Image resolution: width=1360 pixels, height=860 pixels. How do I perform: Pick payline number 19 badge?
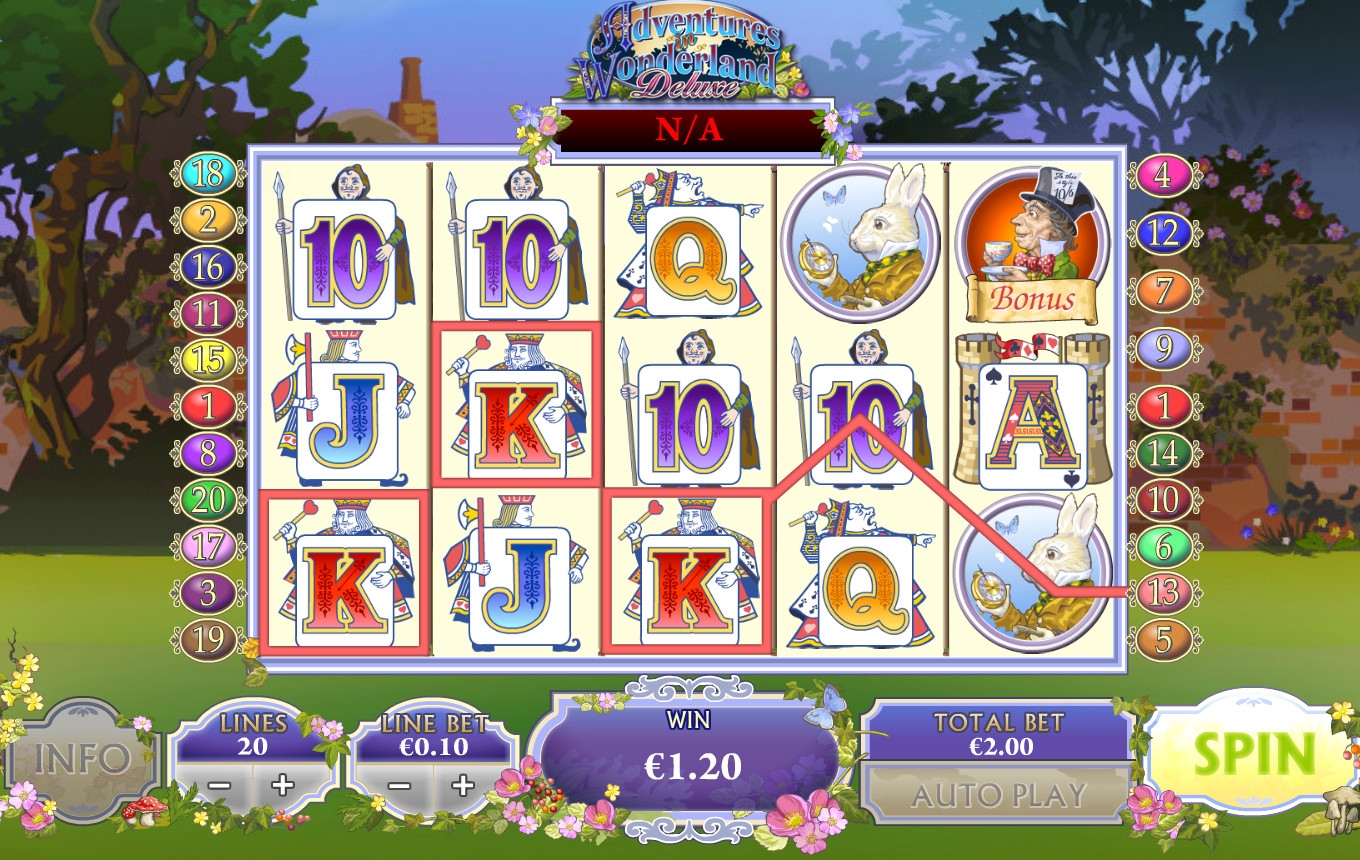[x=207, y=640]
